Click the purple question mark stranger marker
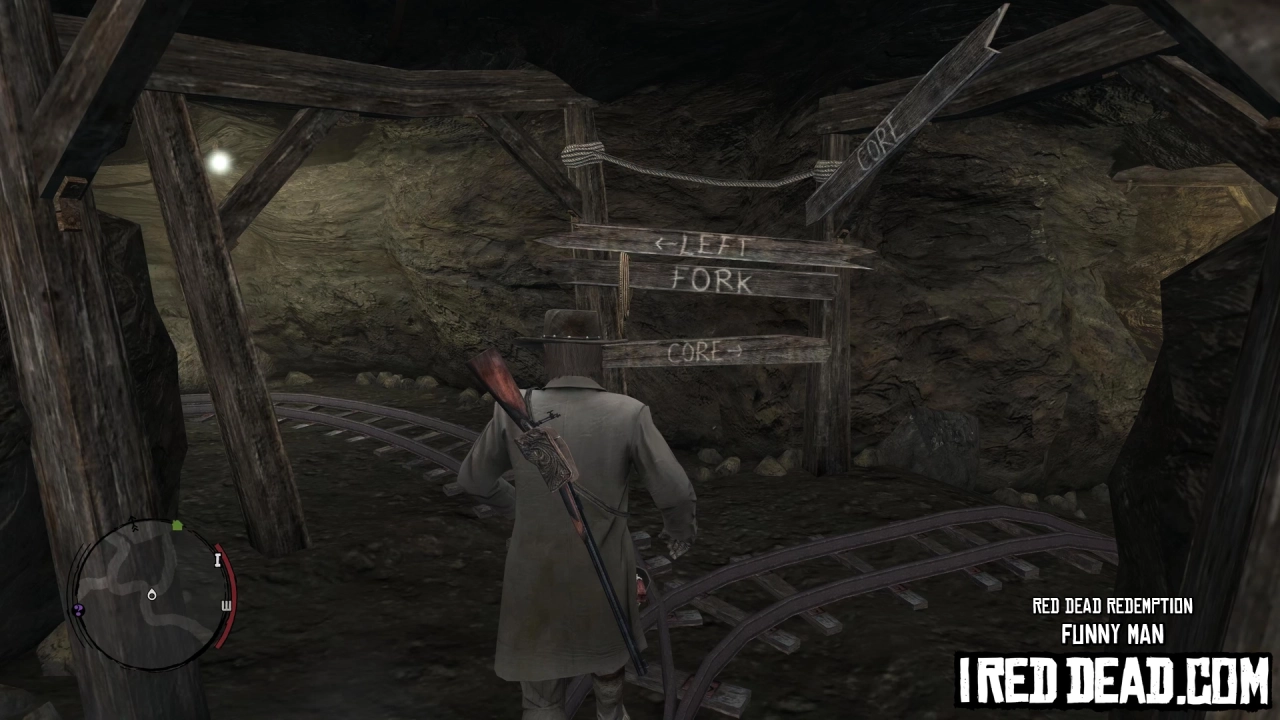The height and width of the screenshot is (720, 1280). (x=78, y=610)
